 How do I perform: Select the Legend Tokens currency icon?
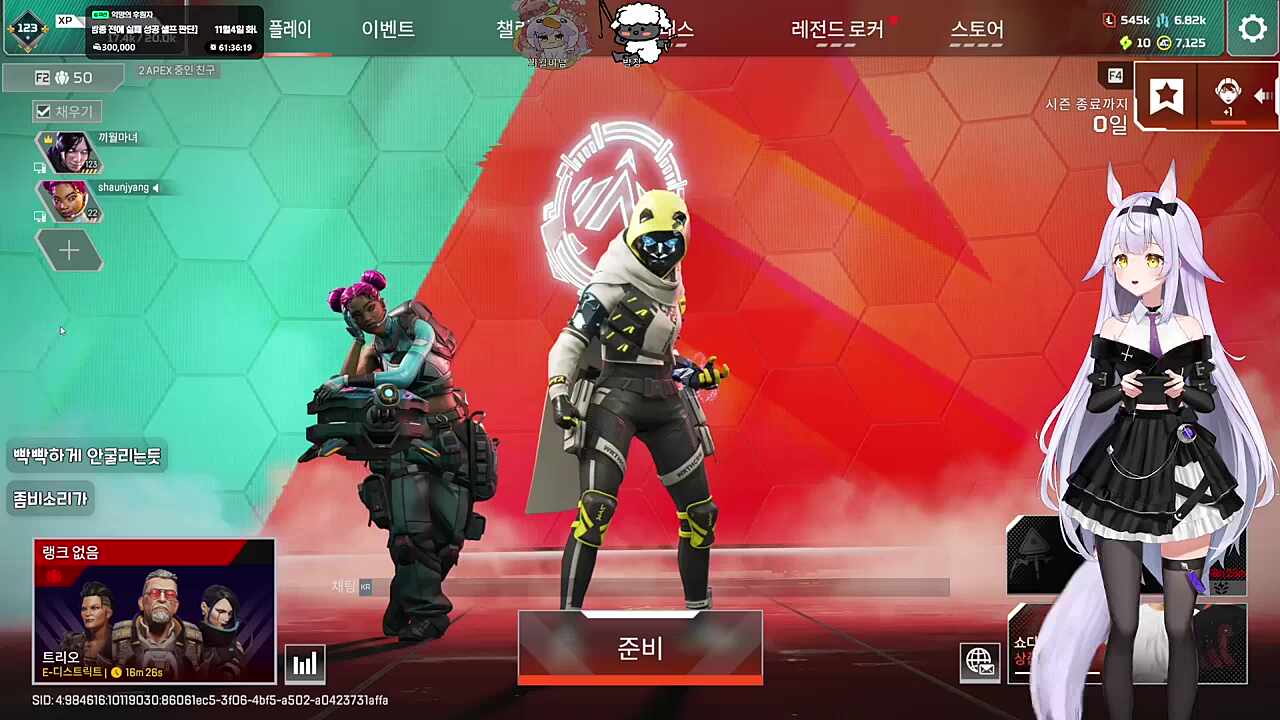click(x=1110, y=19)
